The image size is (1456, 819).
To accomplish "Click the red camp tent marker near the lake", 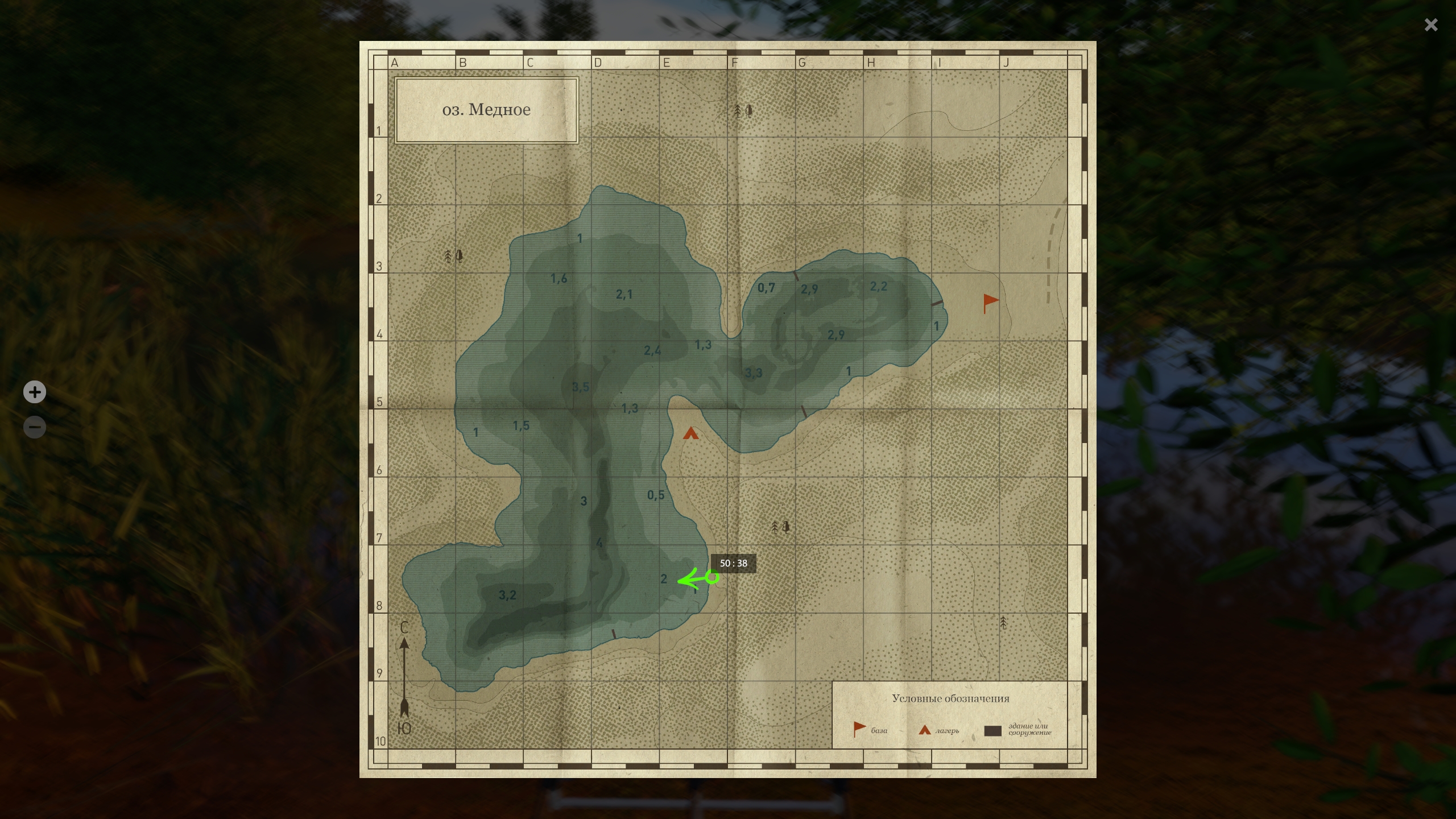I will 690,433.
